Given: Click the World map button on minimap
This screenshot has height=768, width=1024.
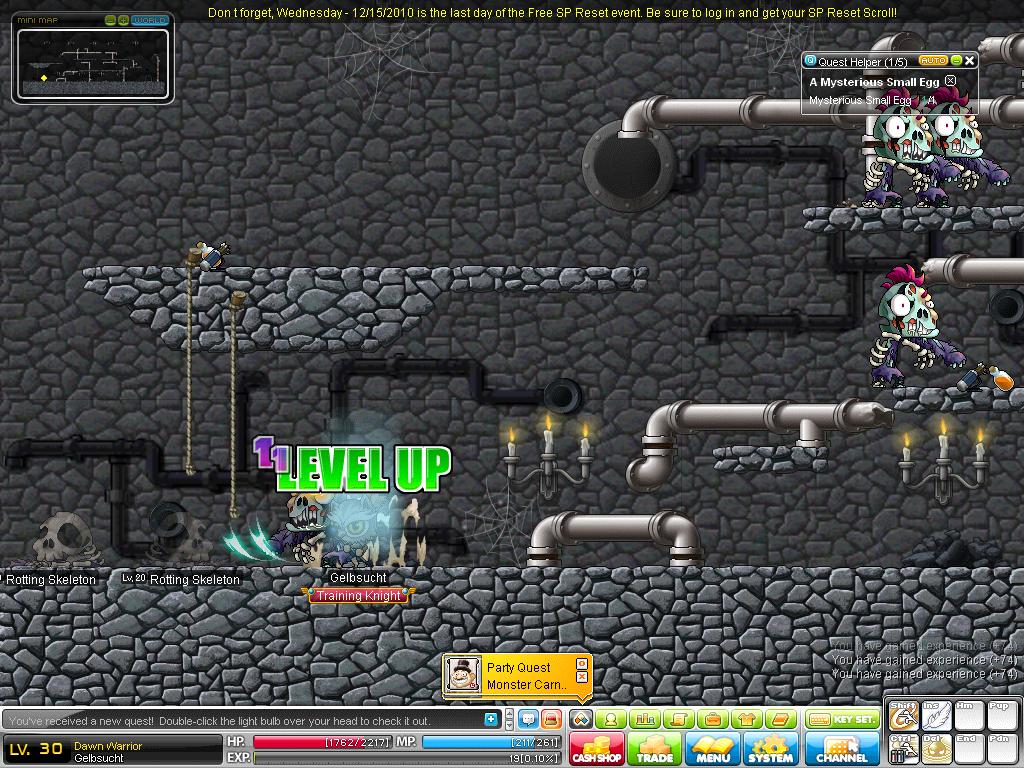Looking at the screenshot, I should tap(150, 20).
